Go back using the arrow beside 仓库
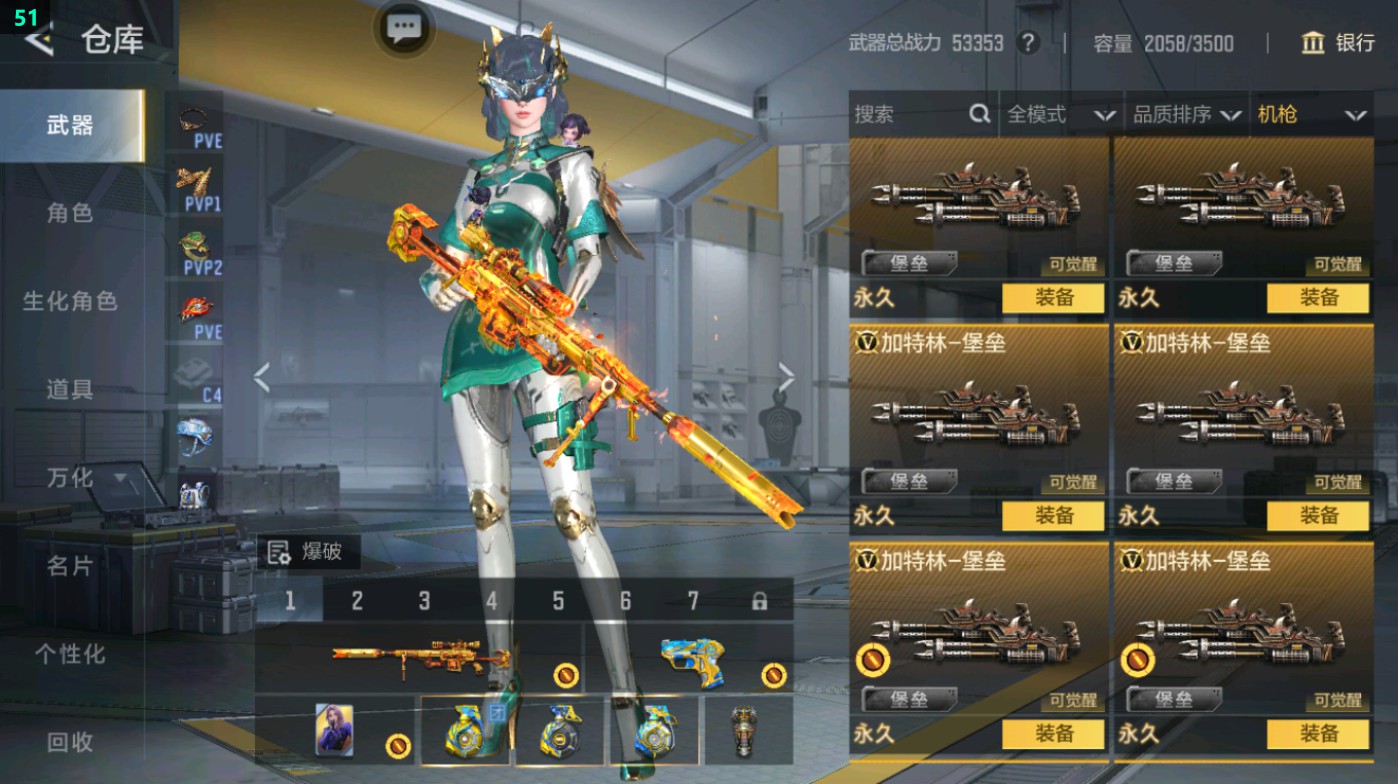This screenshot has width=1398, height=784. [38, 41]
